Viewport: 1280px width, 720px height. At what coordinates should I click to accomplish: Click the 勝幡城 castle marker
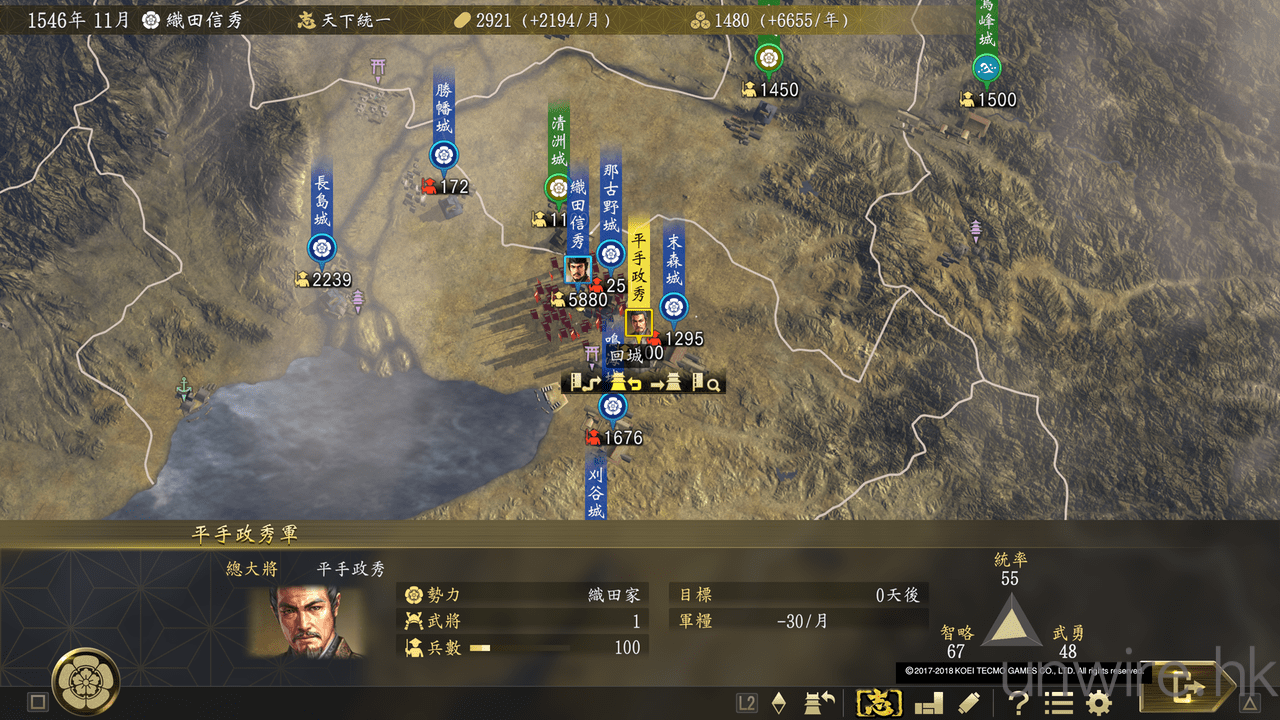[443, 155]
